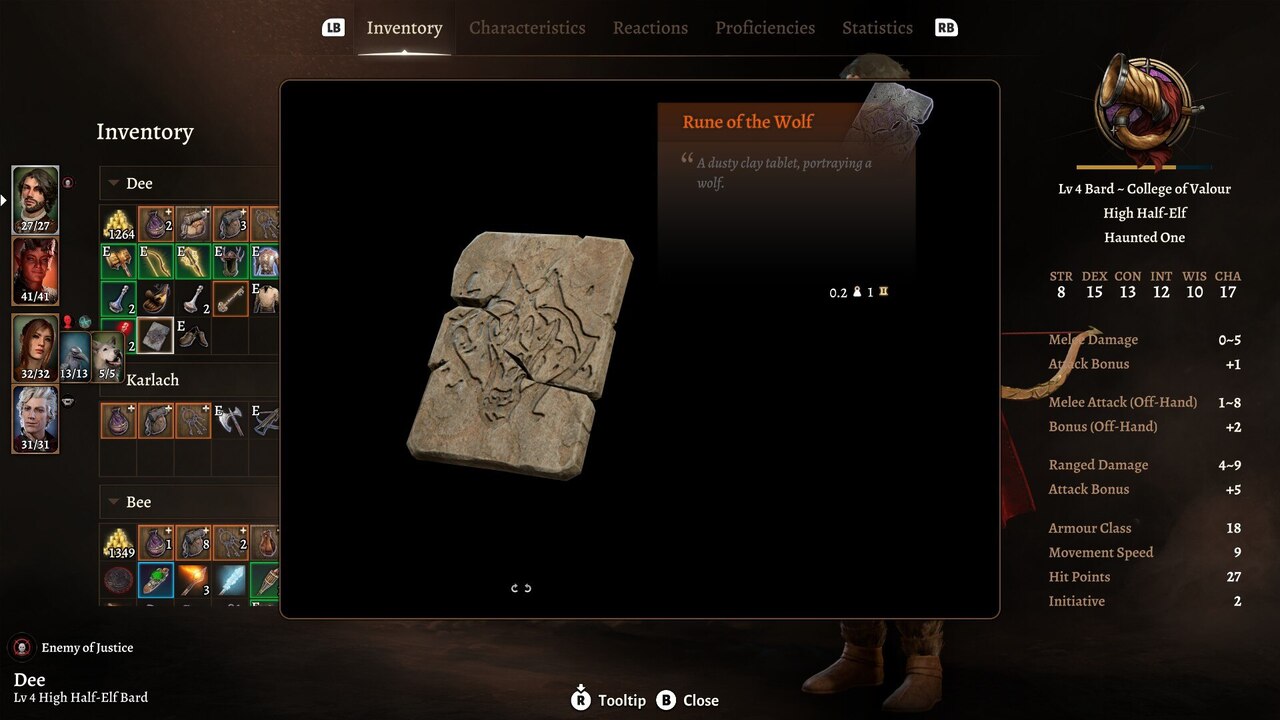Click the equipped warhammer in Dee's inventory
This screenshot has width=1280, height=720.
coord(120,262)
